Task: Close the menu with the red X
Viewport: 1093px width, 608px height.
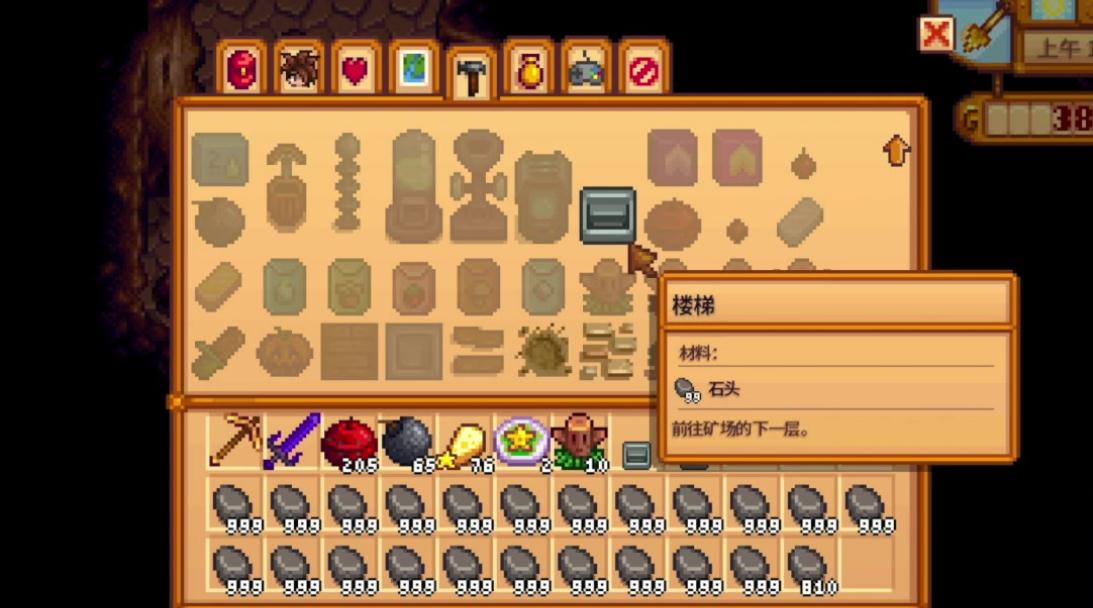Action: (x=937, y=34)
